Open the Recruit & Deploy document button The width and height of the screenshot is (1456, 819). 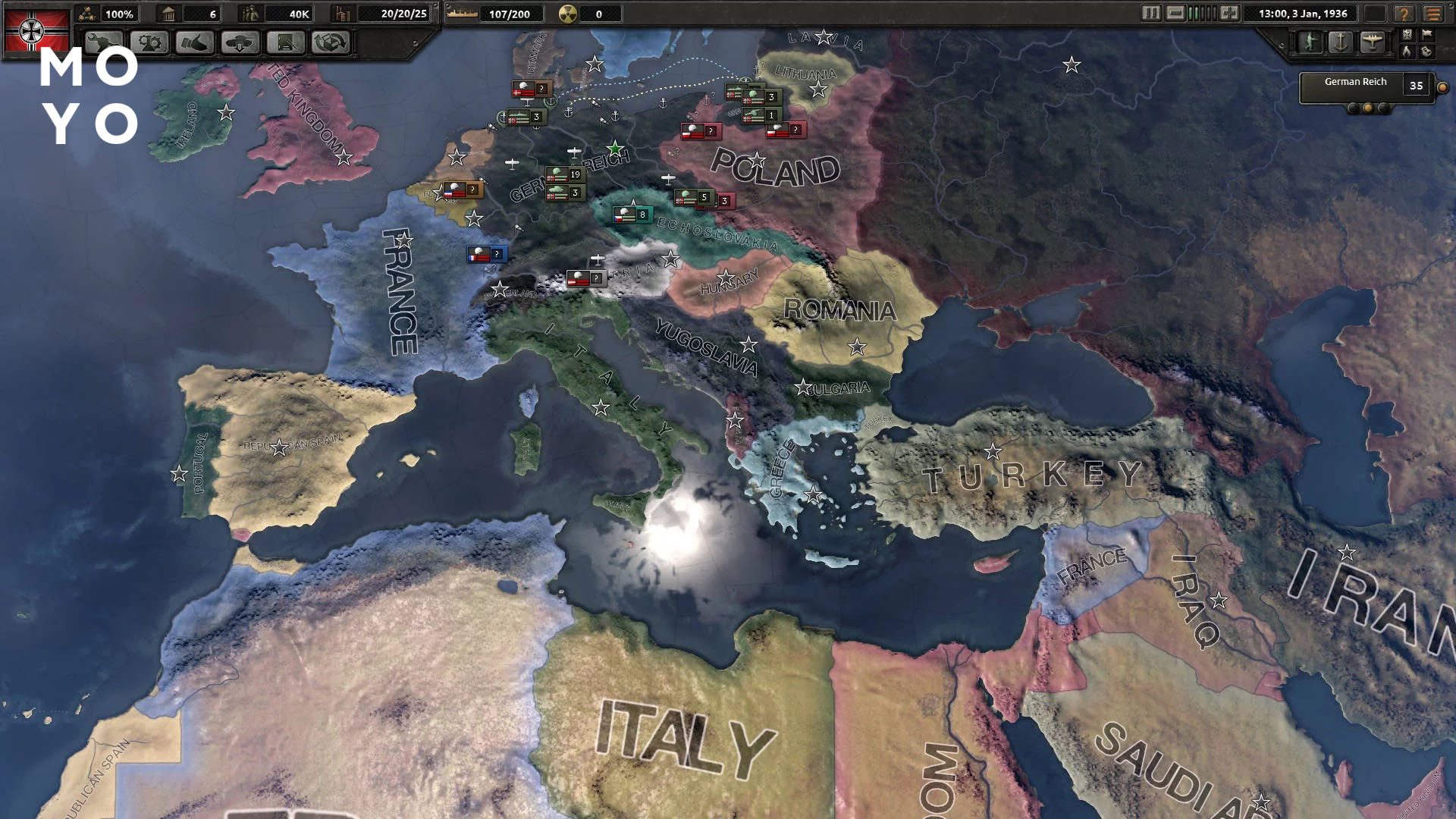pos(286,43)
